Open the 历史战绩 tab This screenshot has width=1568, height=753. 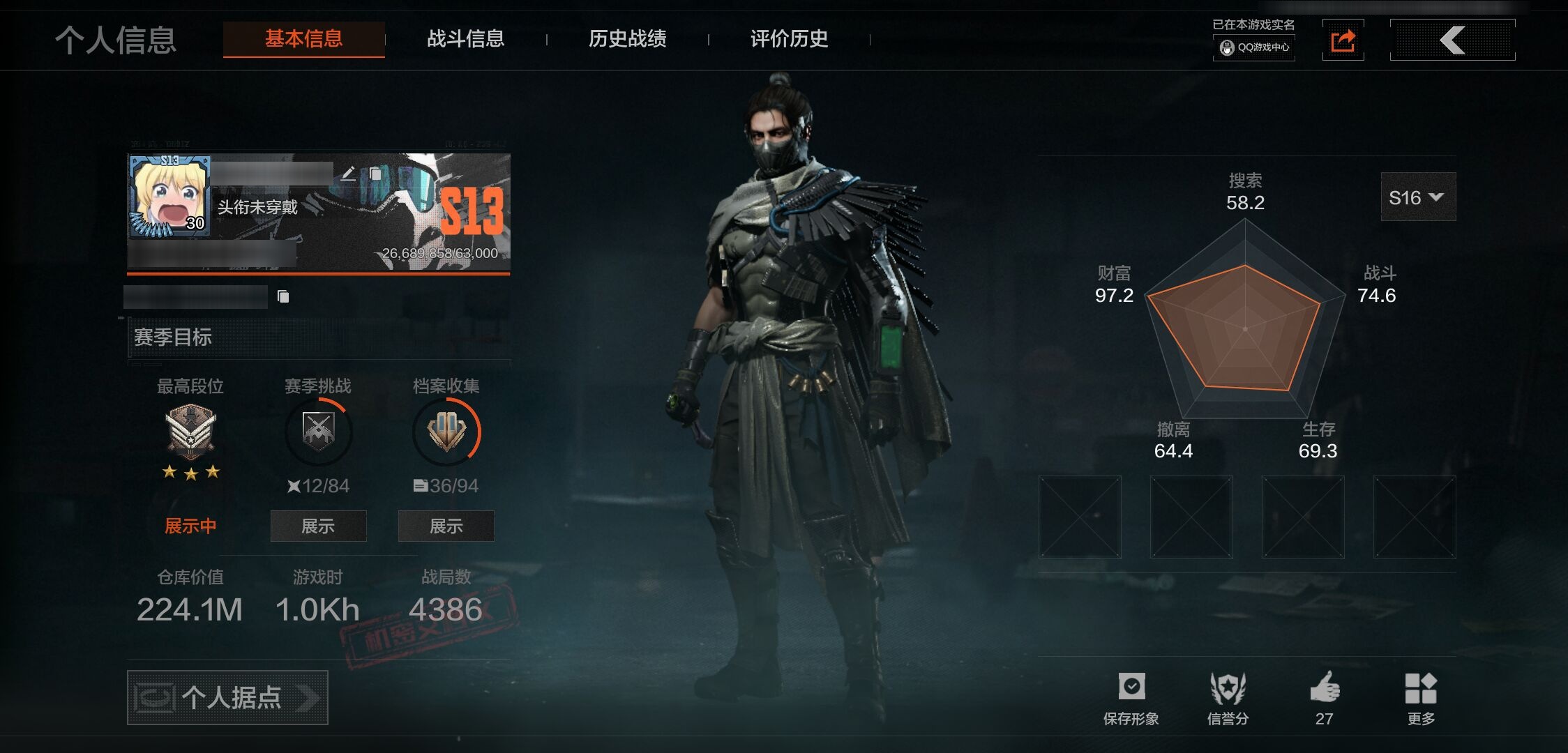point(627,39)
